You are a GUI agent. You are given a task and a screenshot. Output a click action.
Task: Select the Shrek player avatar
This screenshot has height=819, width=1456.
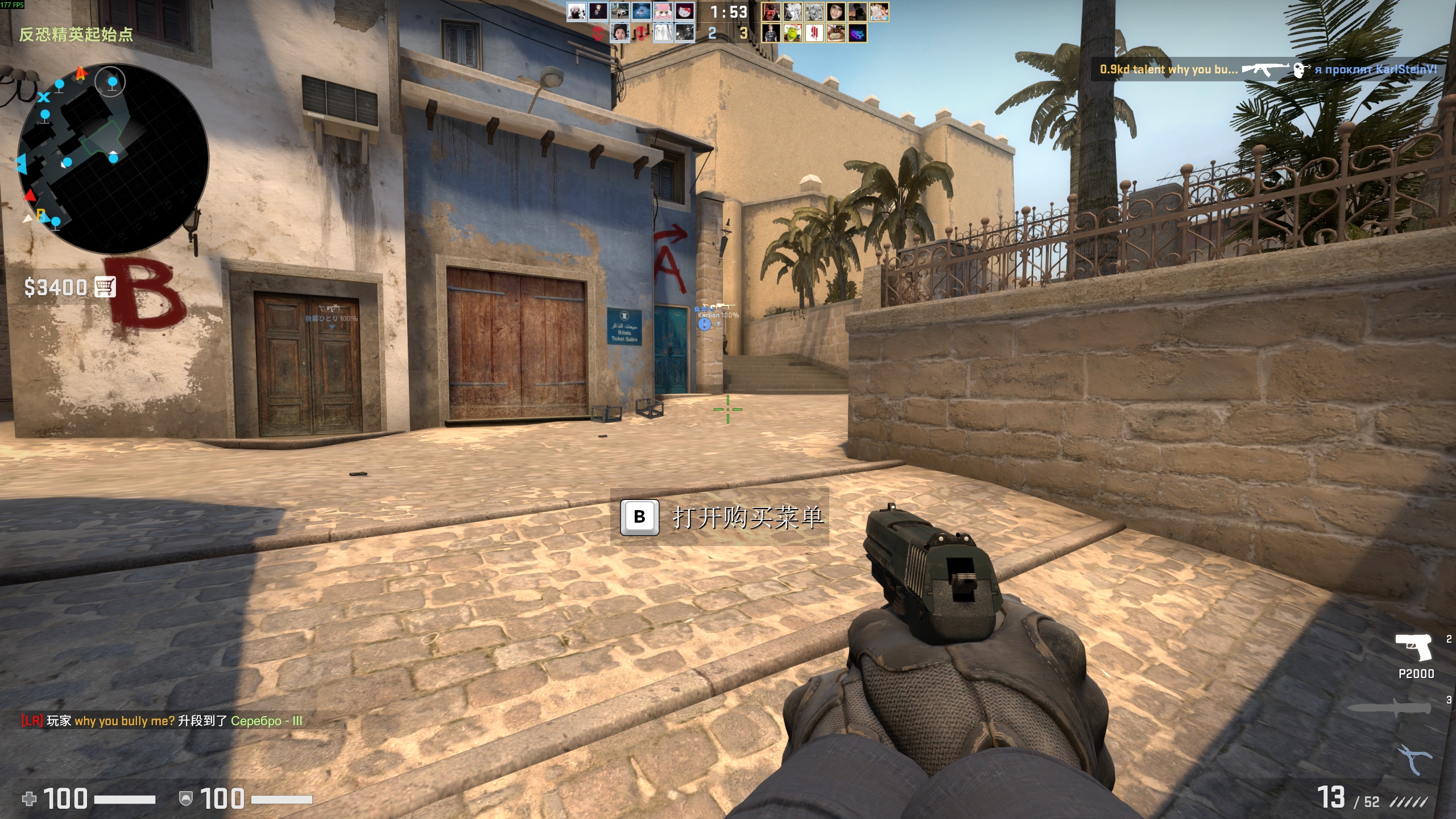point(792,33)
